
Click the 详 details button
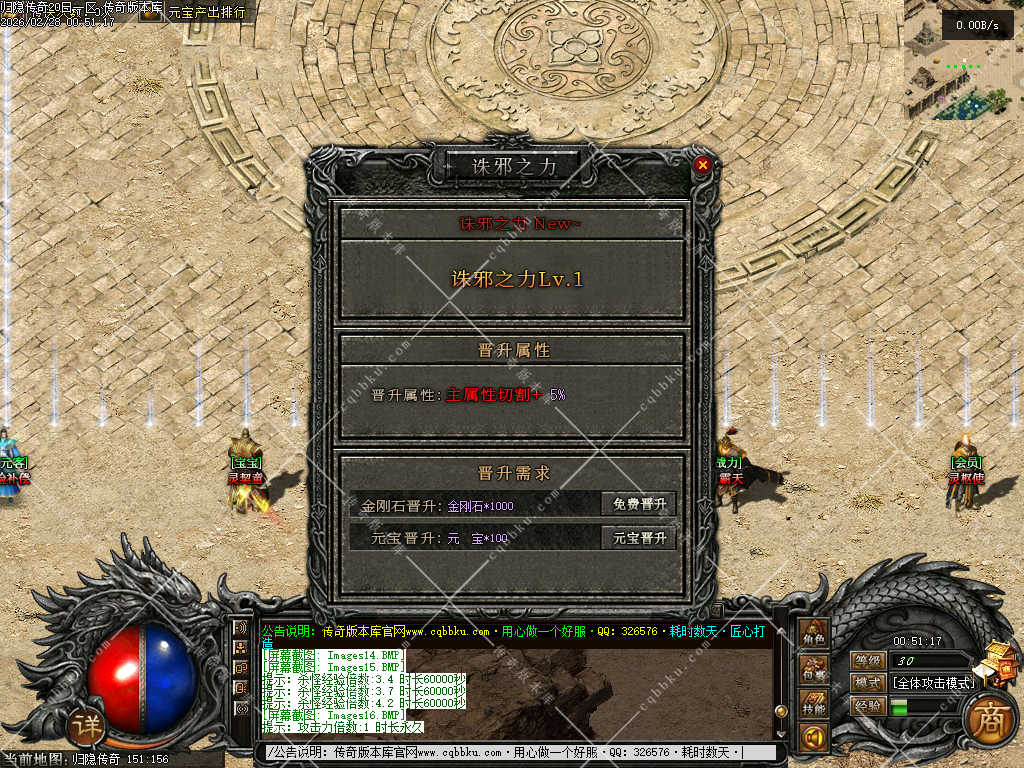[x=89, y=725]
